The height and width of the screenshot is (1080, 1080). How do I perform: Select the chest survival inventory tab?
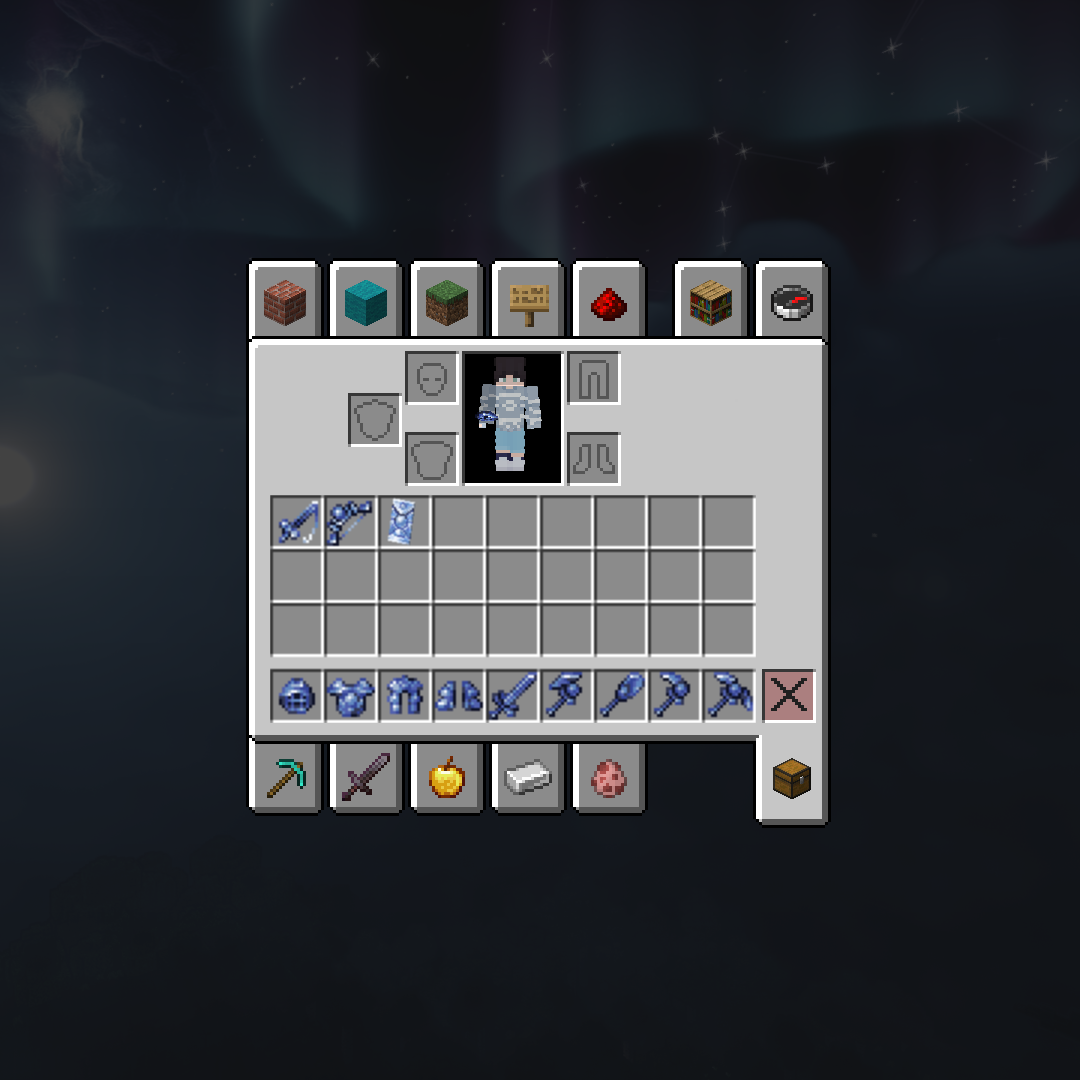pyautogui.click(x=792, y=778)
